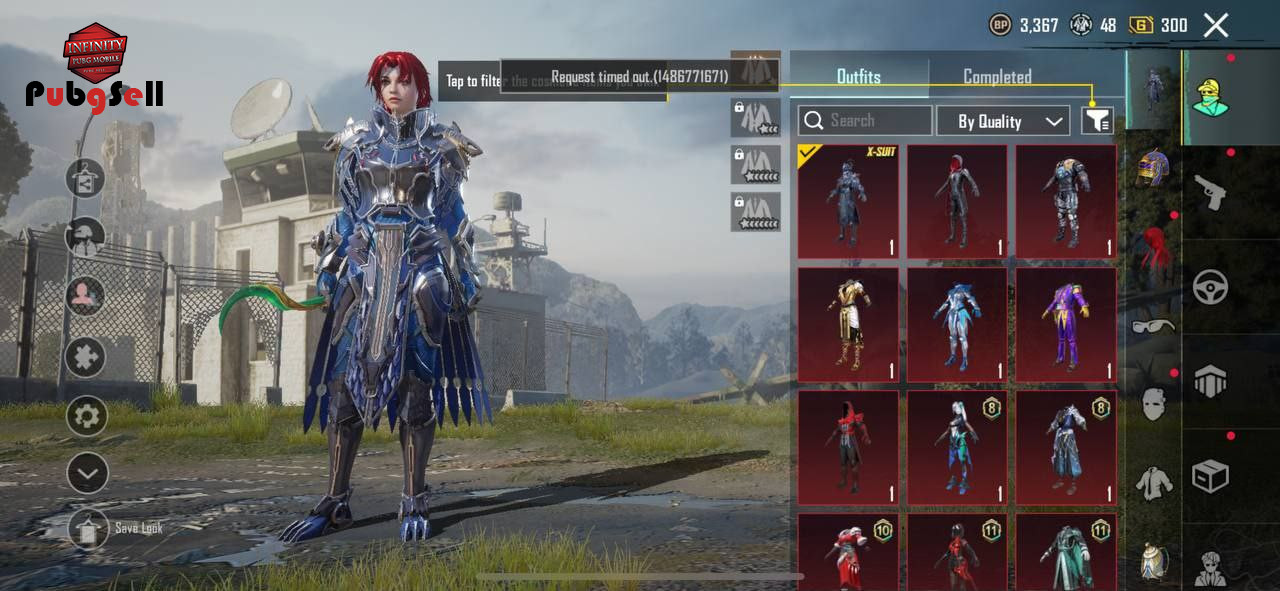Tap the Save Look button
The image size is (1280, 591).
[88, 528]
